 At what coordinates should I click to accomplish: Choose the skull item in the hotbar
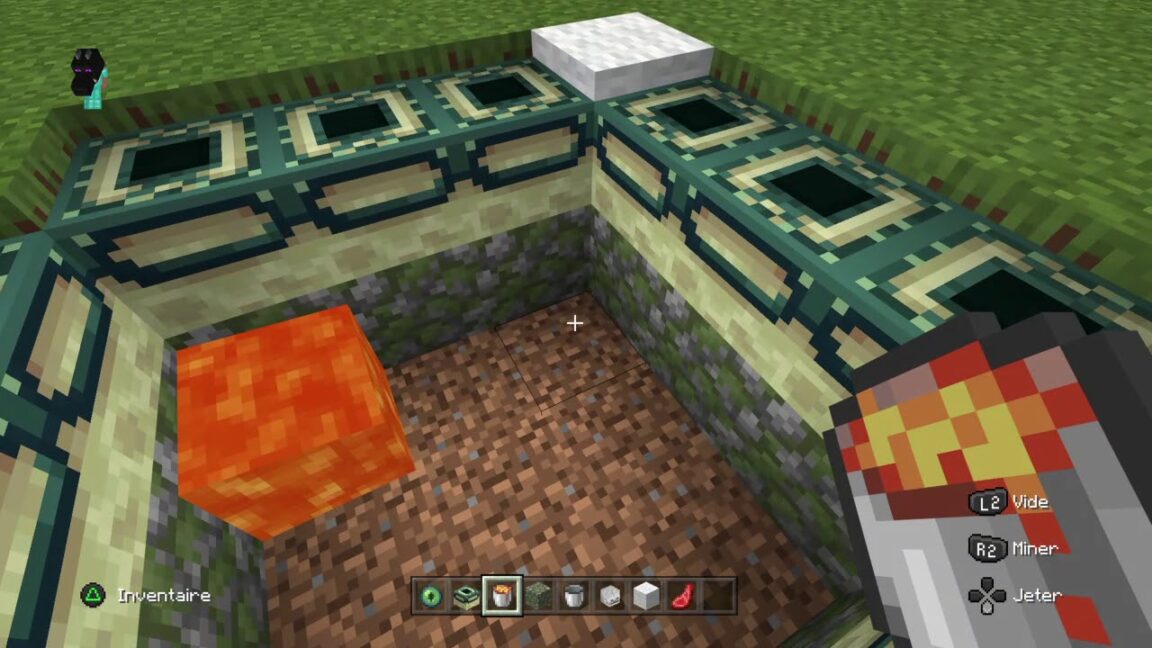[x=610, y=596]
